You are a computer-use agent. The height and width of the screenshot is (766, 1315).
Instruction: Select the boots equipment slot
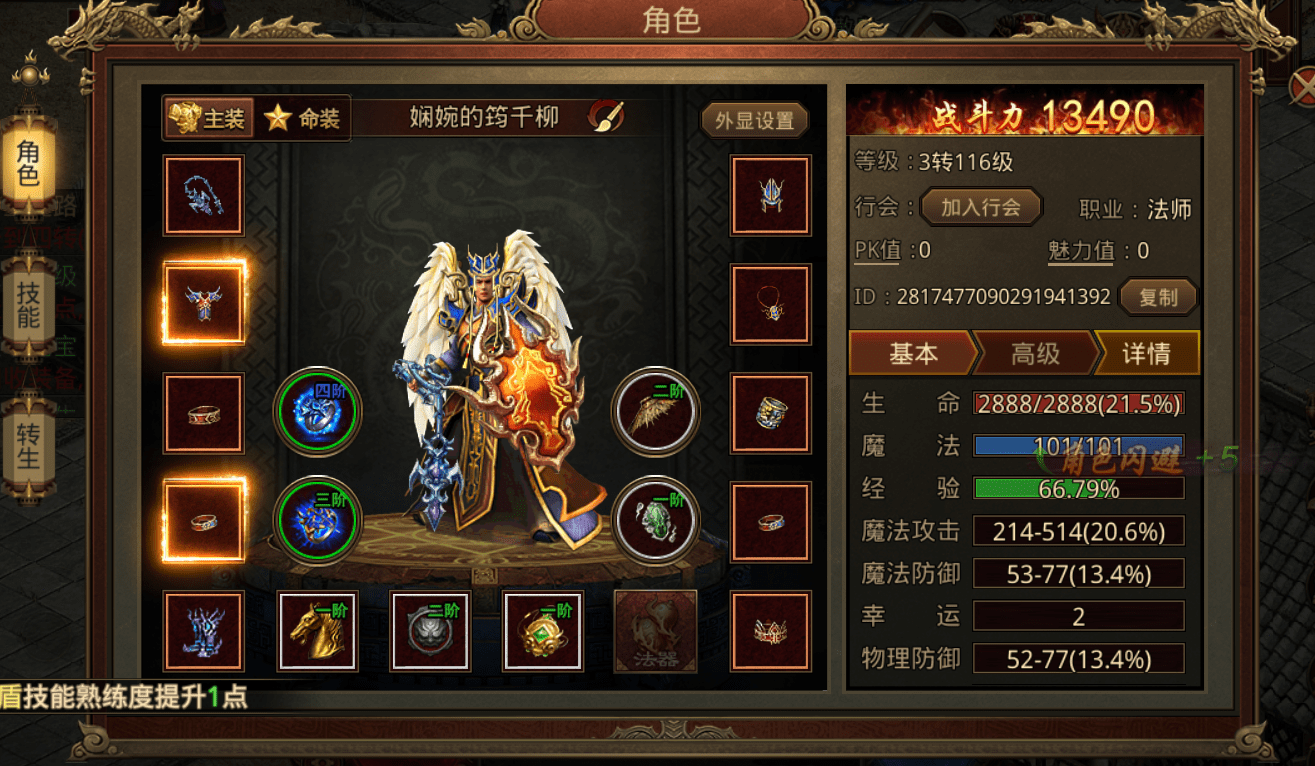pyautogui.click(x=204, y=630)
